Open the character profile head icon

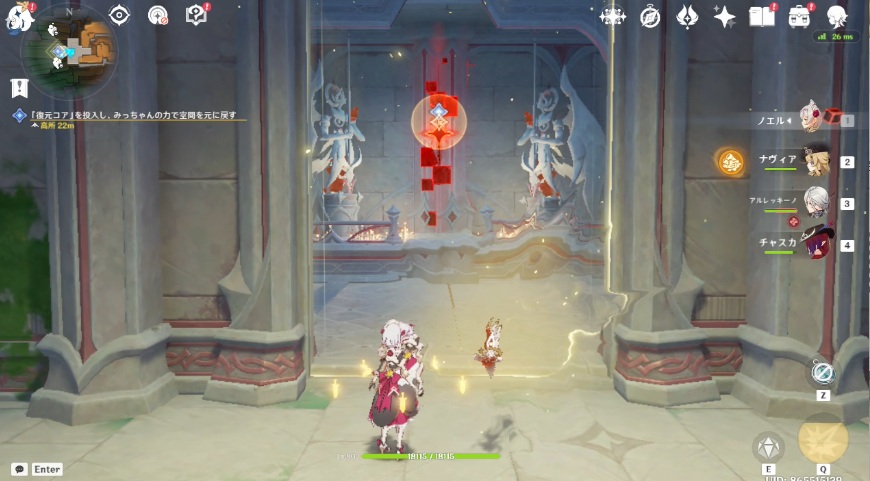tap(837, 15)
